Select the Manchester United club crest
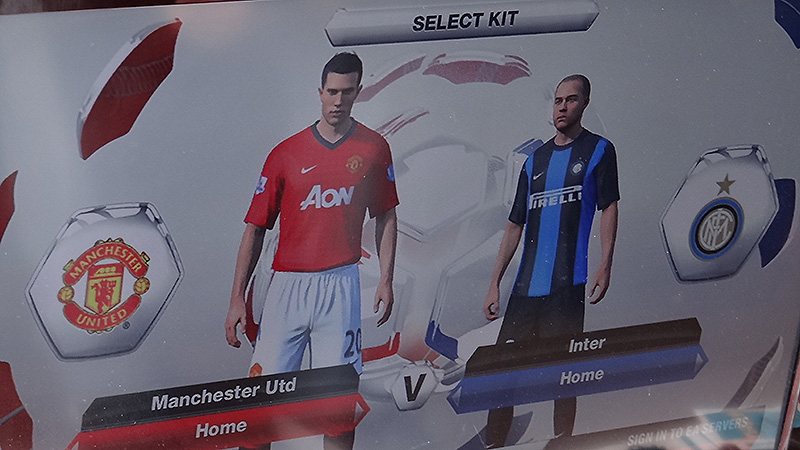Viewport: 800px width, 450px height. click(103, 283)
